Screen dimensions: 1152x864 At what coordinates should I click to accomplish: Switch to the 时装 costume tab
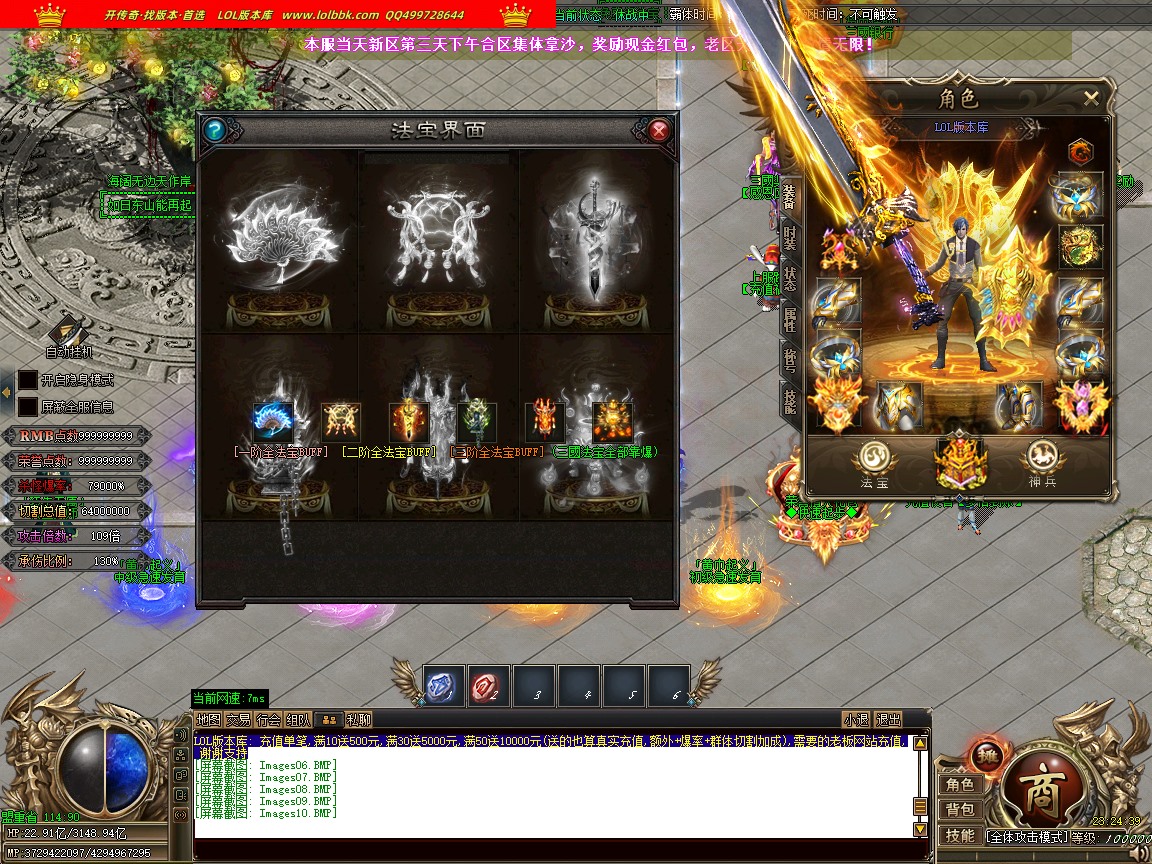click(x=790, y=237)
